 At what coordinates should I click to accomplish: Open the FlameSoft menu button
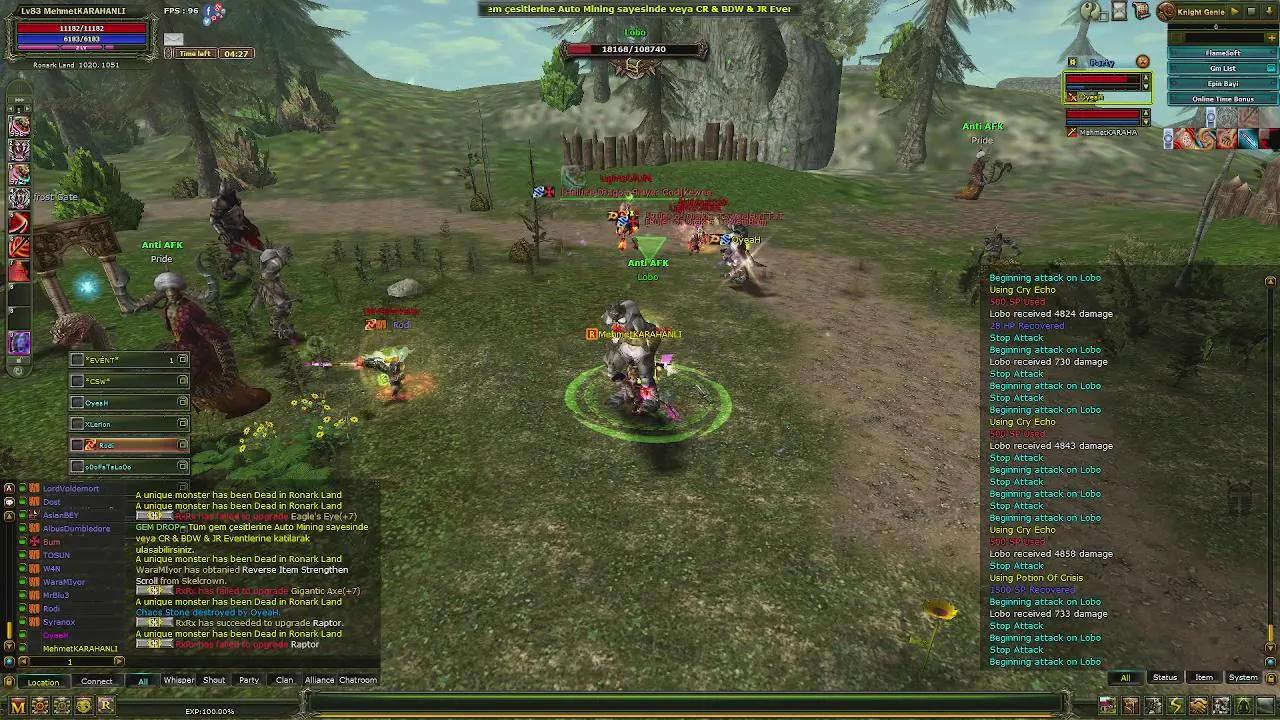point(1223,53)
